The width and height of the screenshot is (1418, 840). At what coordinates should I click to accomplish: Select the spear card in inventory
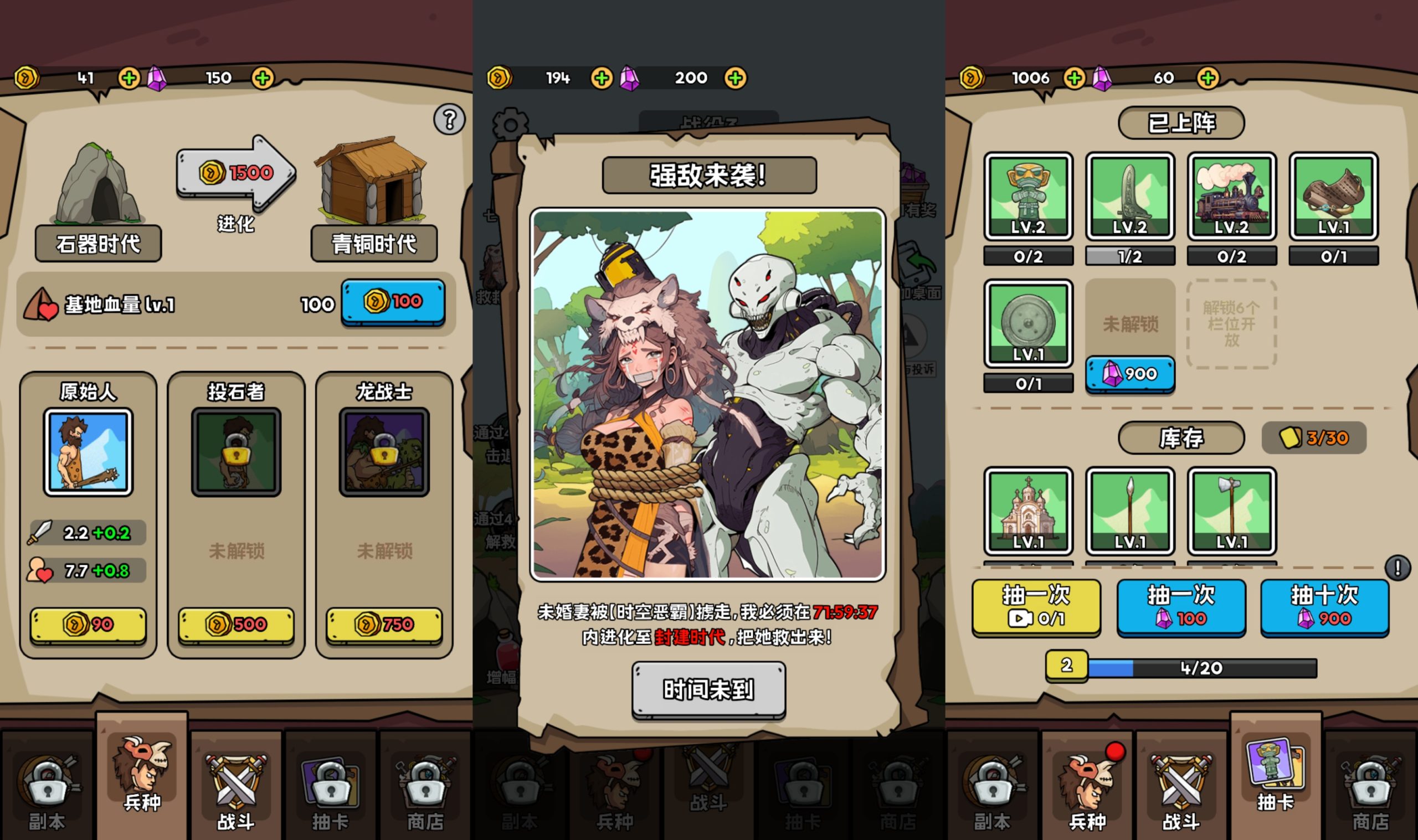pyautogui.click(x=1130, y=511)
